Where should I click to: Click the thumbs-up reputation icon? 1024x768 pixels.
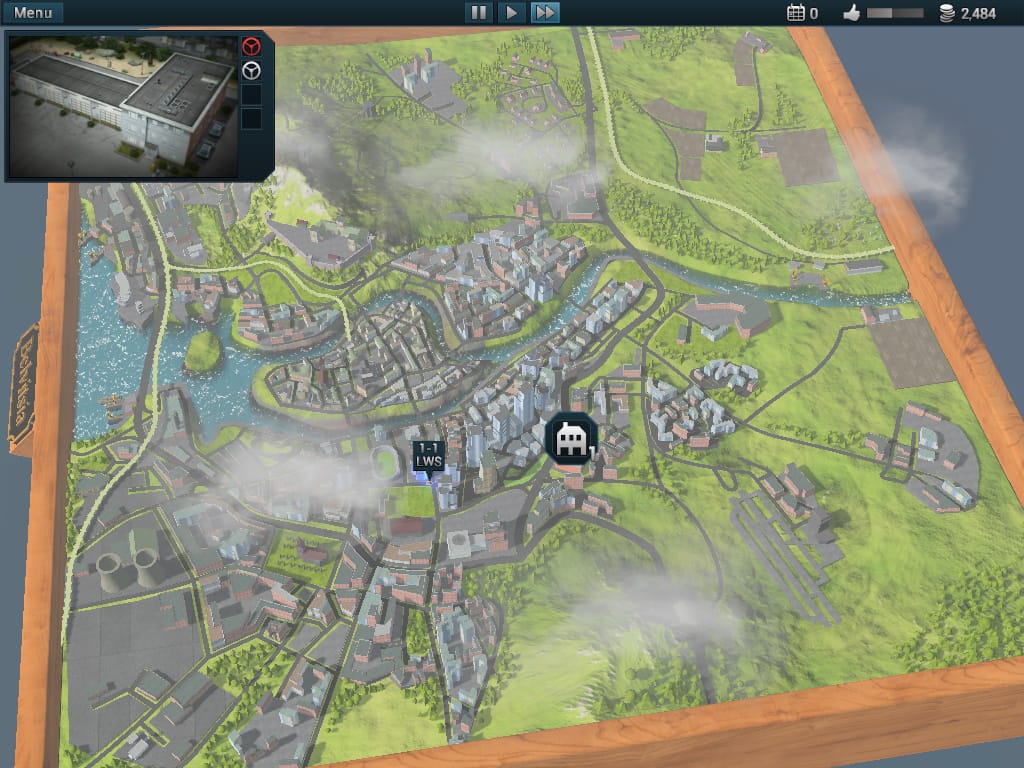click(852, 13)
